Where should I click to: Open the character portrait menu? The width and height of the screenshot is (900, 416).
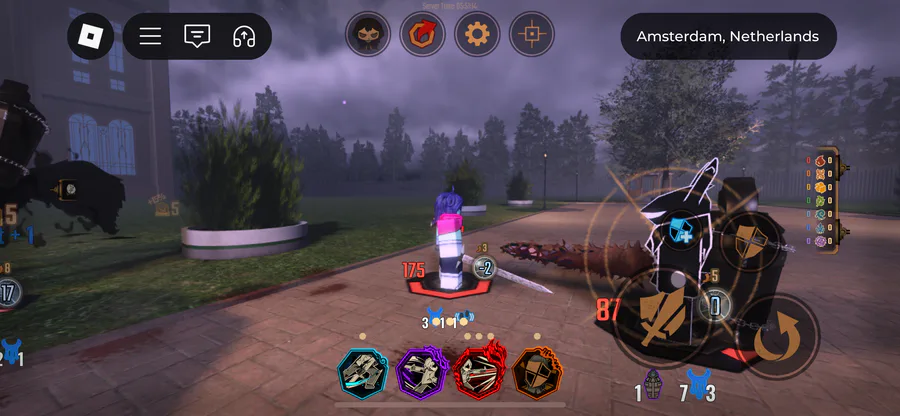click(367, 36)
